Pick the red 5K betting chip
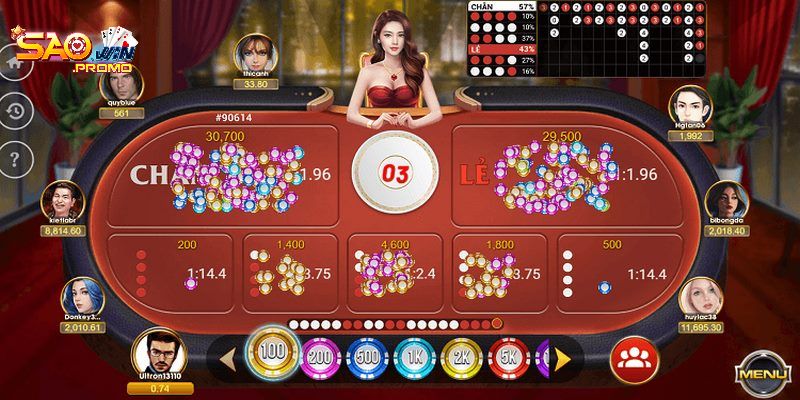This screenshot has height=400, width=800. tap(508, 357)
